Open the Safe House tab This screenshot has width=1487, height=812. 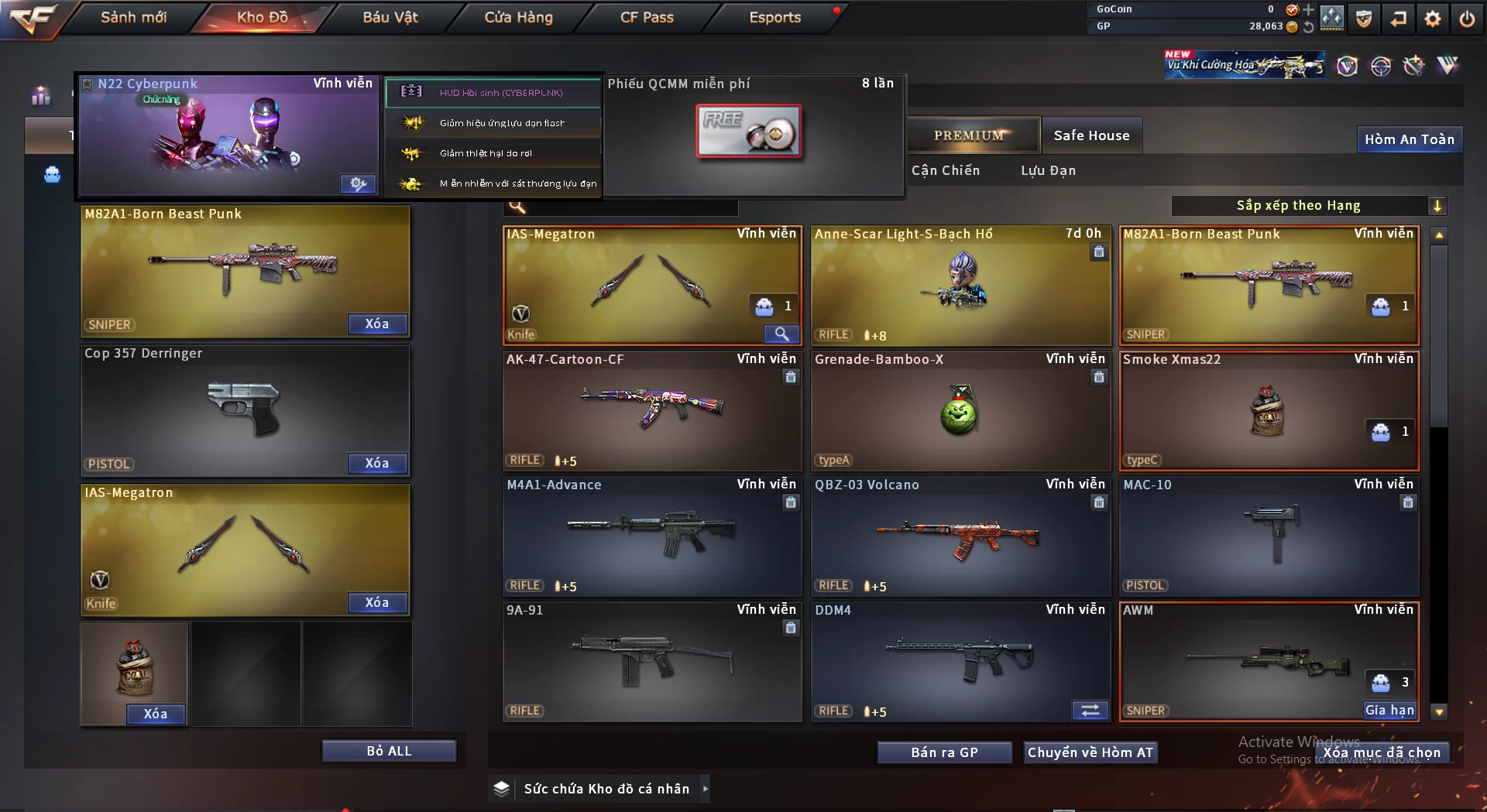1091,135
